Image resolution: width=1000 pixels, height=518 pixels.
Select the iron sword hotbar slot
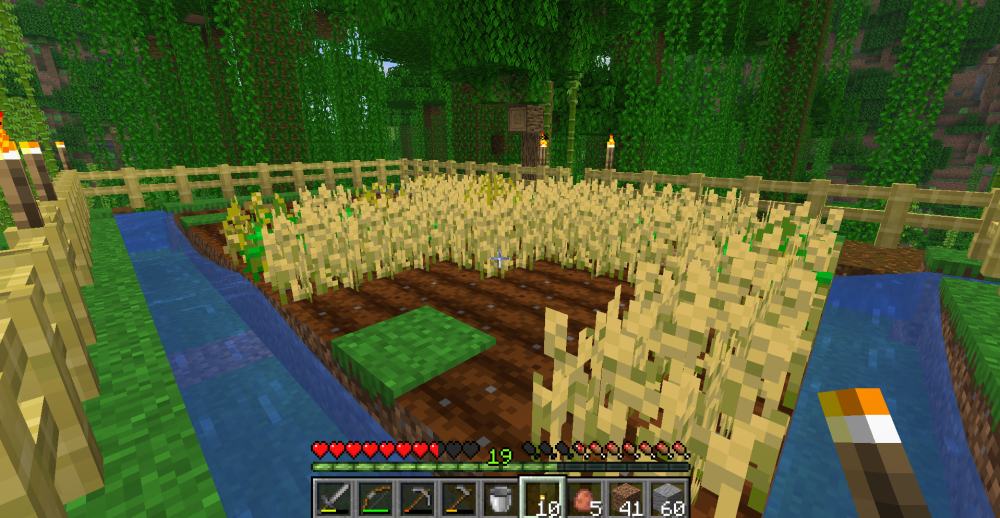332,498
